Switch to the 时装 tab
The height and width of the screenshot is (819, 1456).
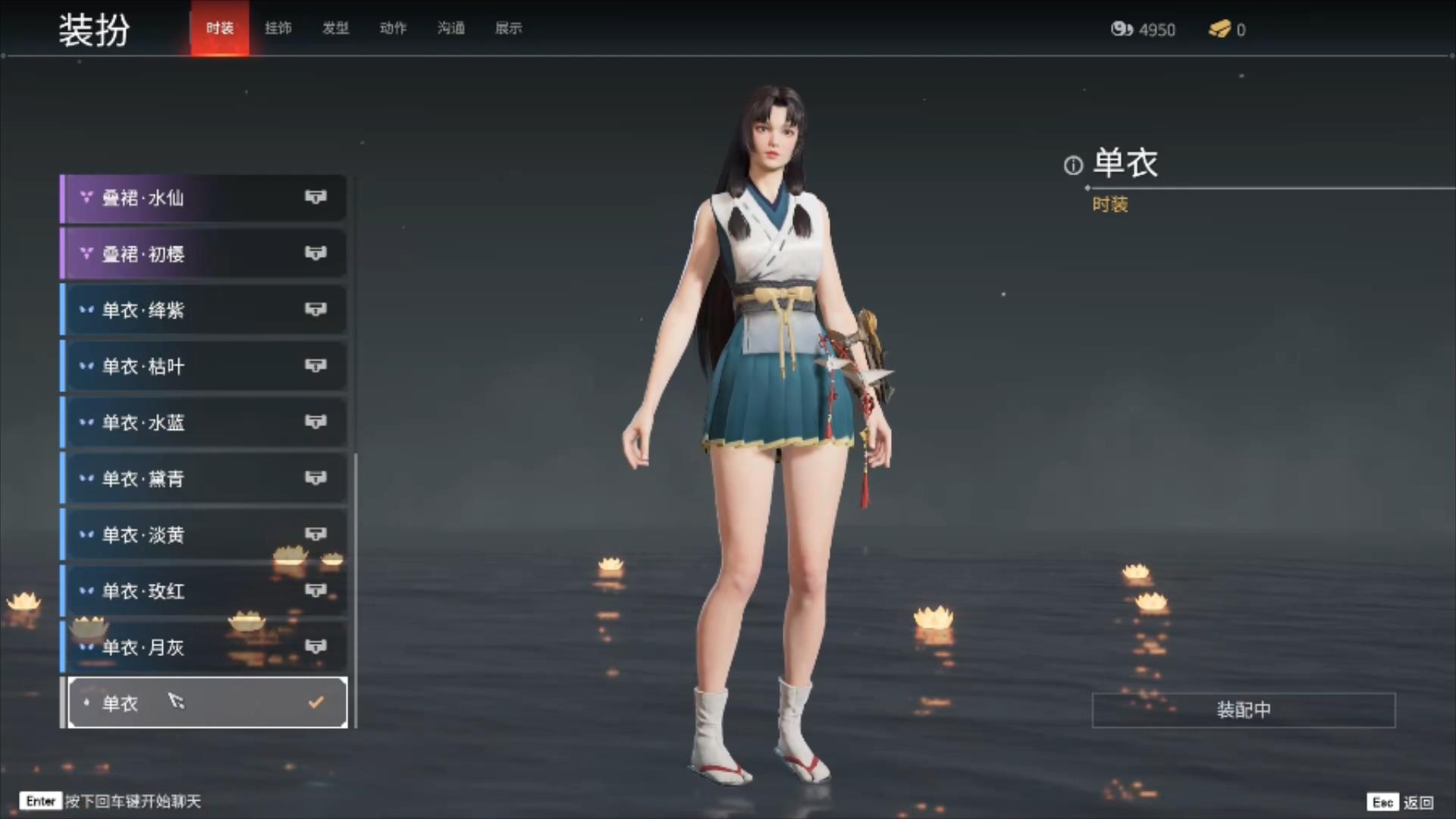[x=220, y=29]
